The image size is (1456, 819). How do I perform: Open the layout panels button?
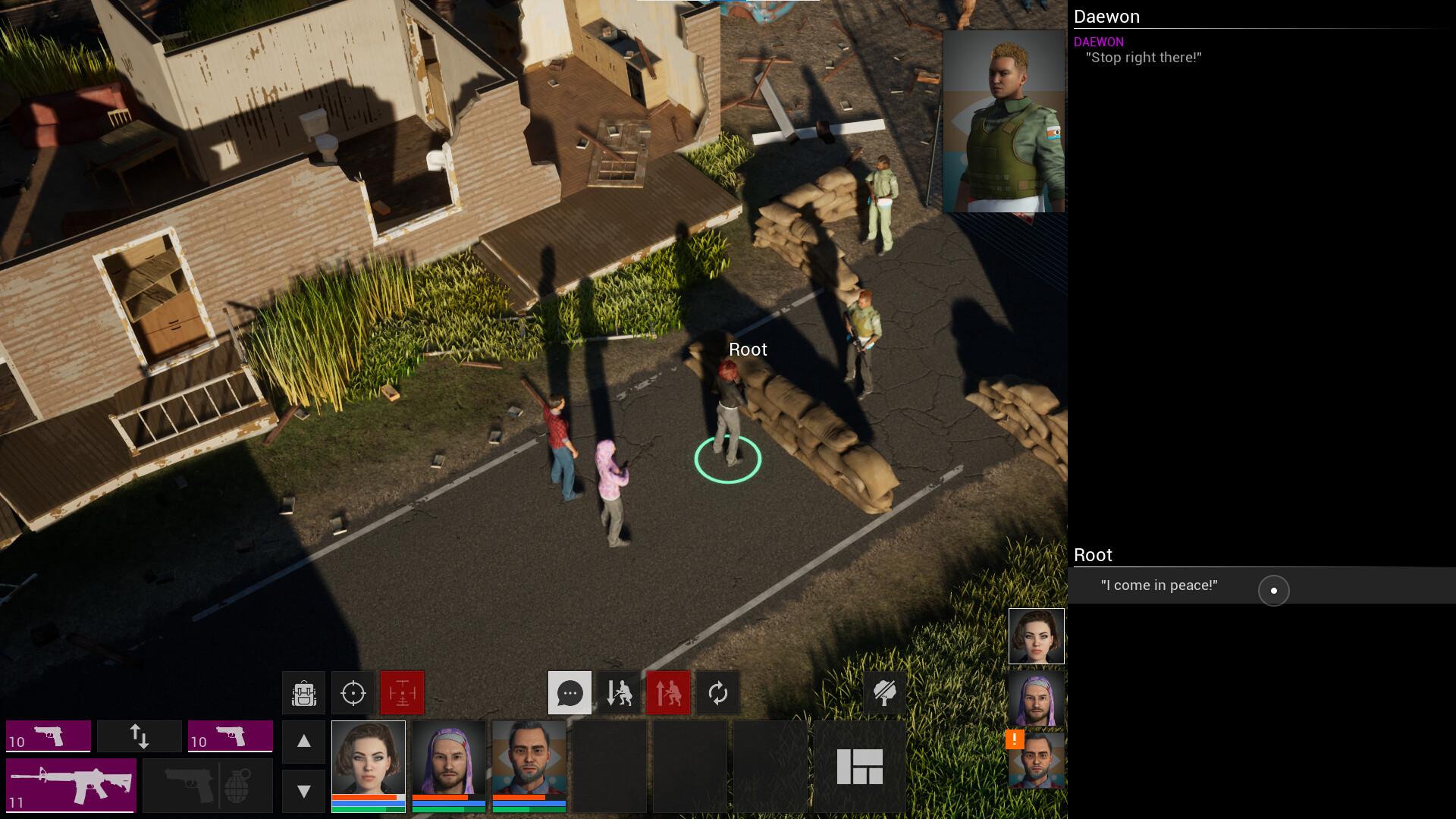860,766
